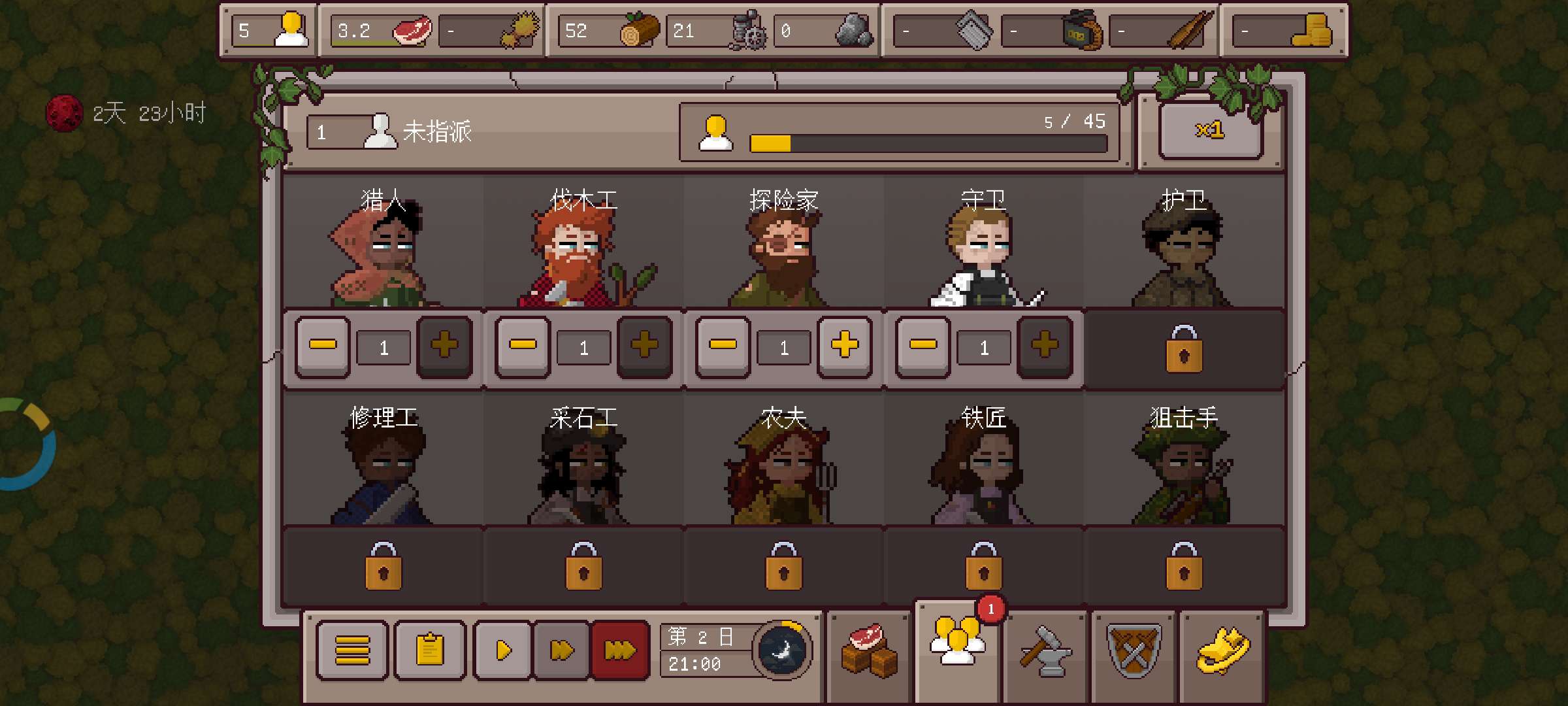Image resolution: width=1568 pixels, height=706 pixels.
Task: Select the triple fast-forward speed
Action: pos(619,650)
